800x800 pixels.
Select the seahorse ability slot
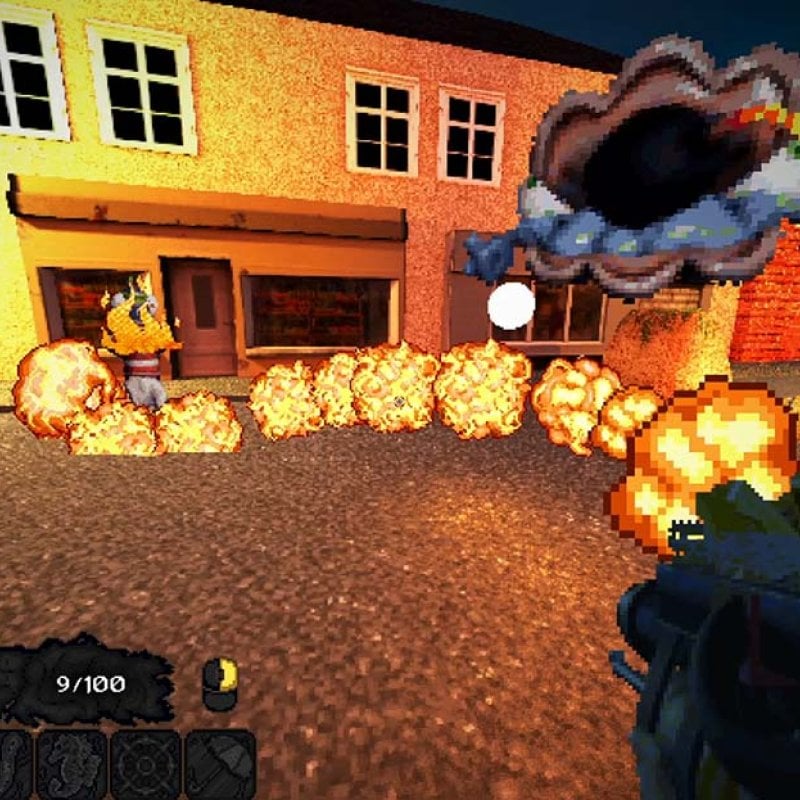(71, 765)
